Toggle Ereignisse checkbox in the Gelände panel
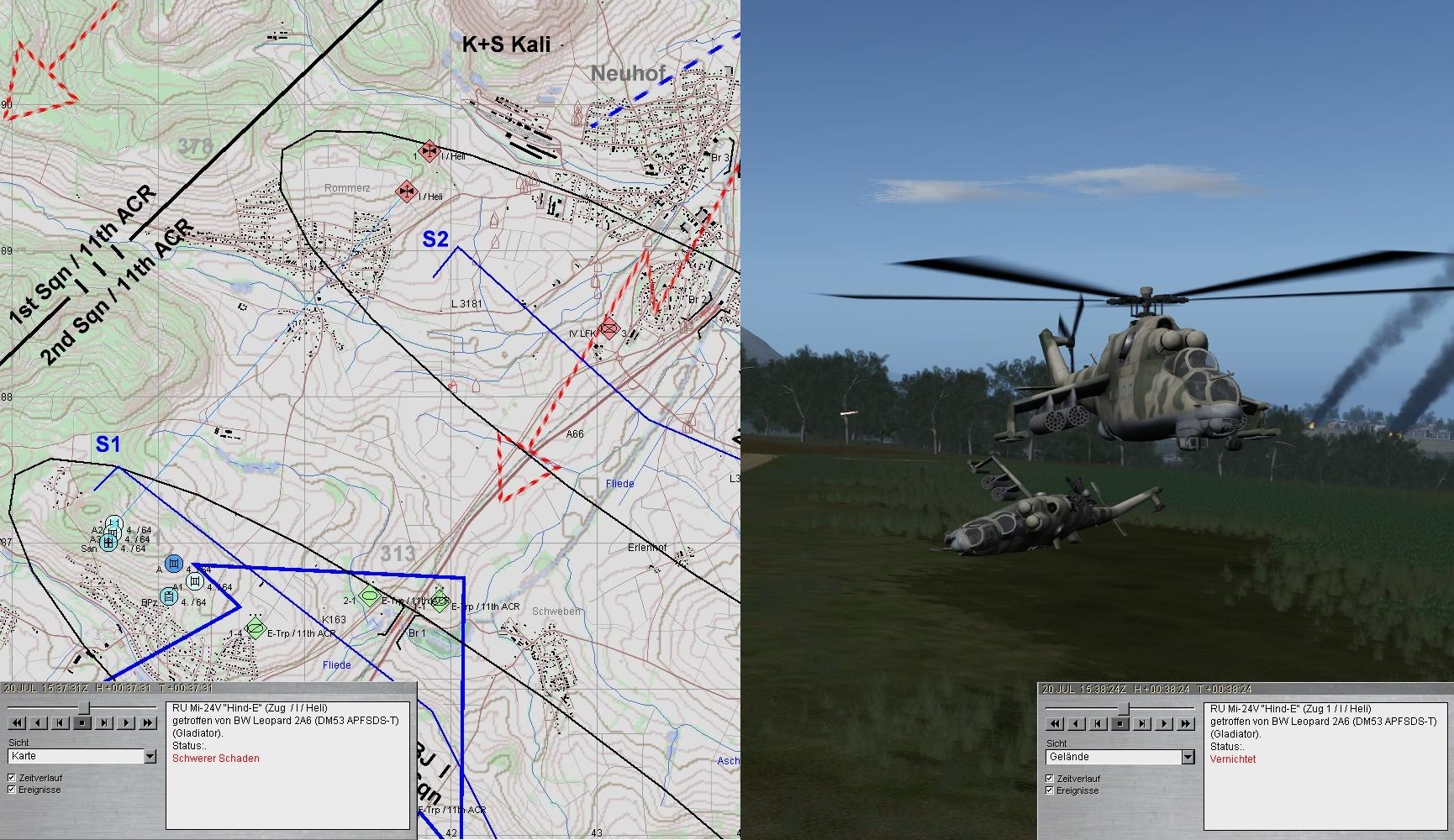 coord(1050,790)
